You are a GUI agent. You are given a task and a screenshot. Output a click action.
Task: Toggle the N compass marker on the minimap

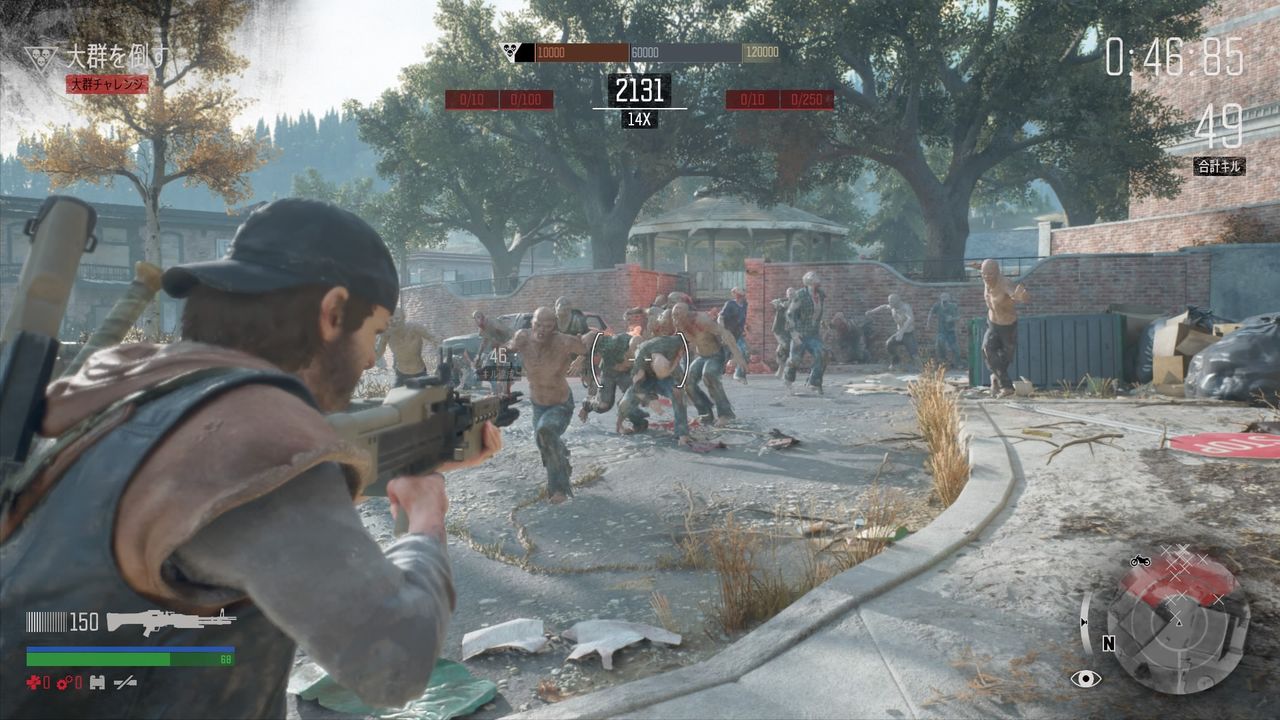pyautogui.click(x=1108, y=643)
